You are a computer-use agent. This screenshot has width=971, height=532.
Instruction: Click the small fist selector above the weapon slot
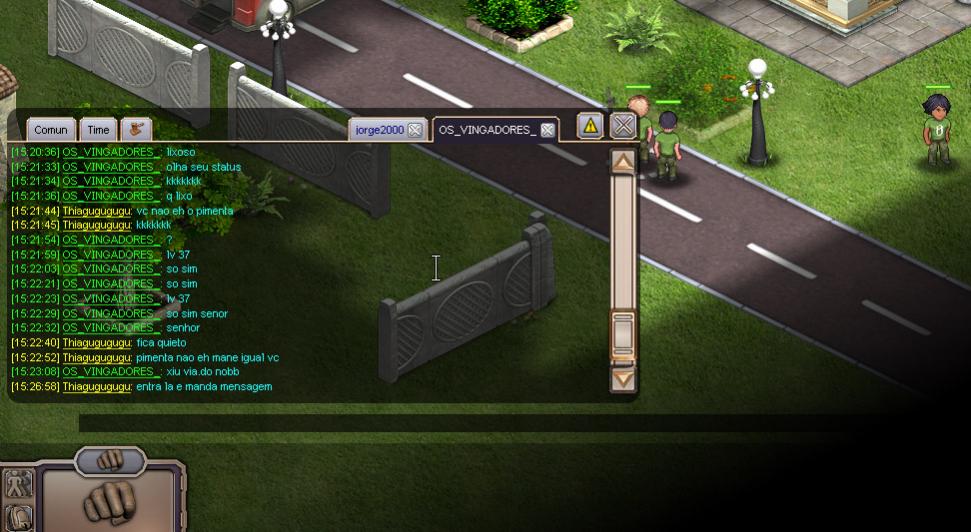[x=110, y=460]
